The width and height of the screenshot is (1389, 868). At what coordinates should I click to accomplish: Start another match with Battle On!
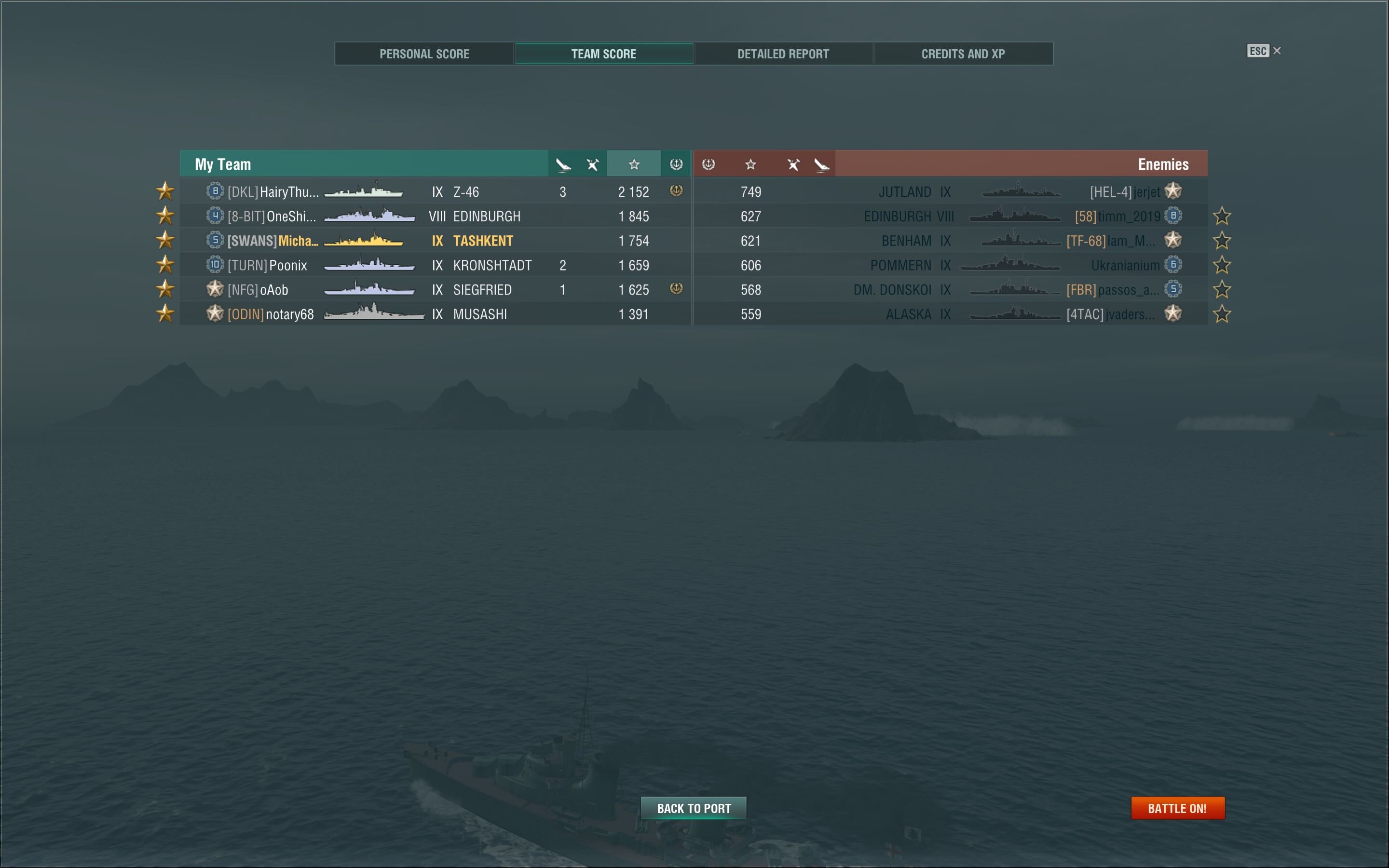click(x=1177, y=808)
